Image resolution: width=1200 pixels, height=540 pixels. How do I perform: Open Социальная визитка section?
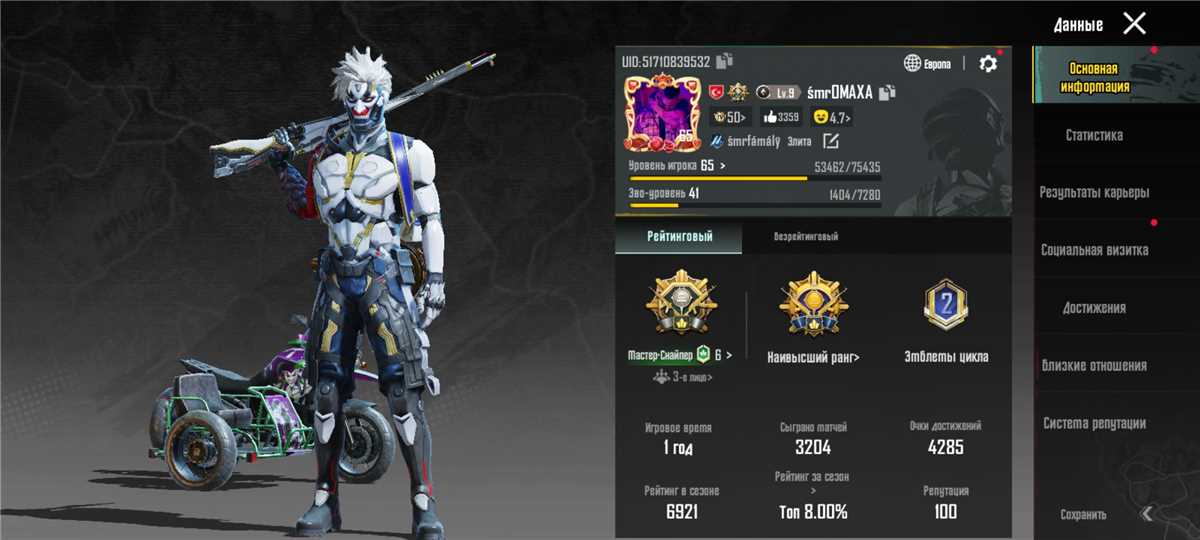[x=1094, y=250]
